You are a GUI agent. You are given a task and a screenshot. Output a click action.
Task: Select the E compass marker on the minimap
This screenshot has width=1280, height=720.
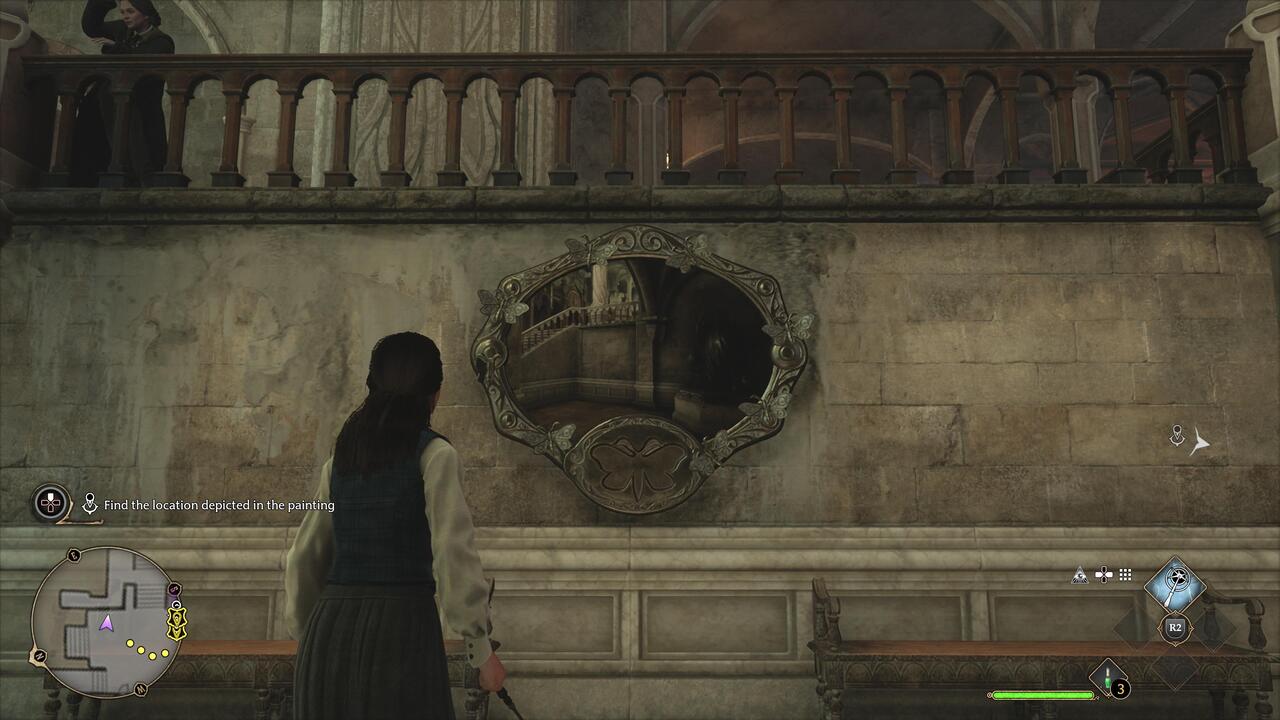click(x=72, y=555)
